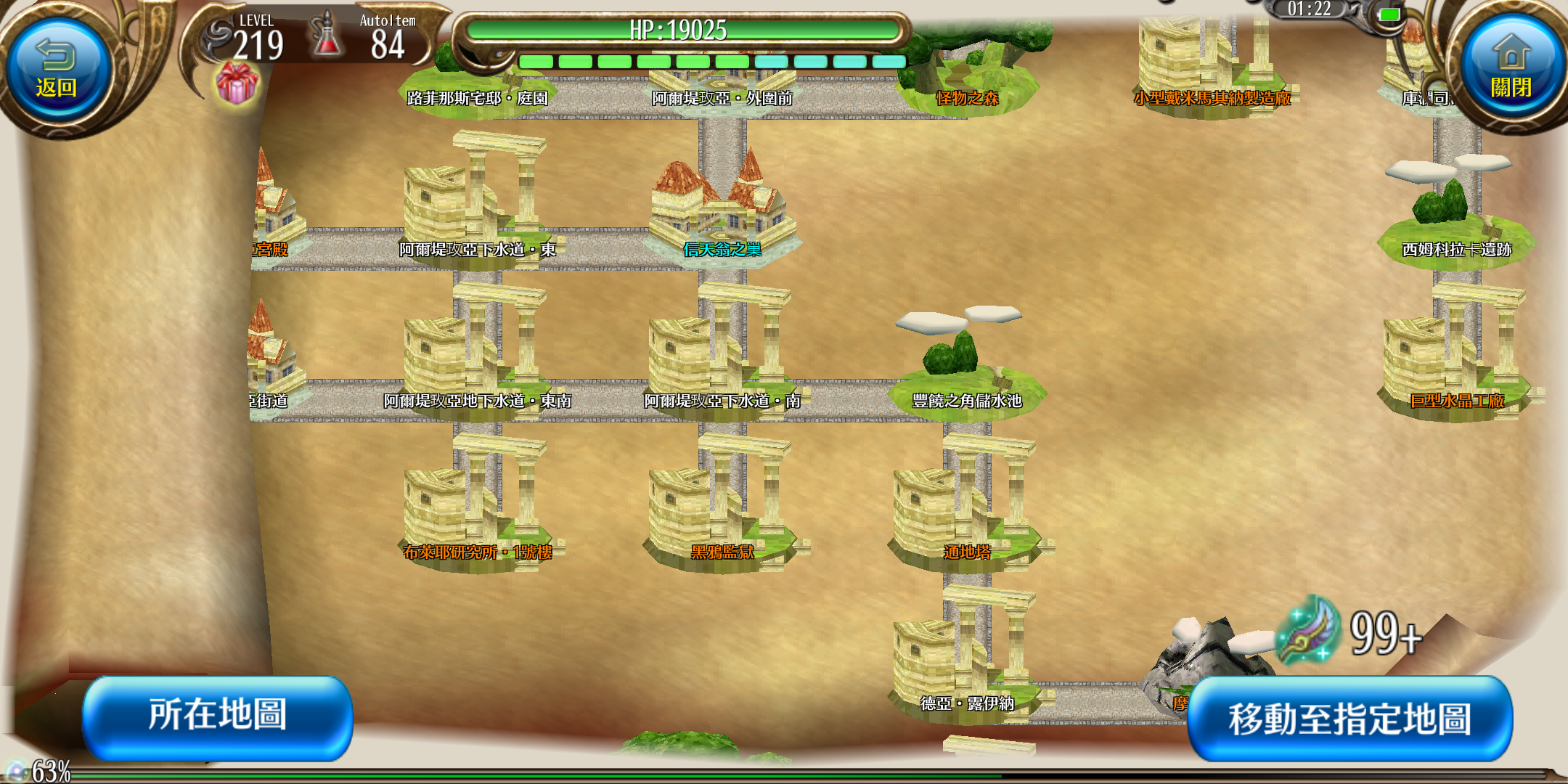1568x784 pixels.
Task: Choose 西姆科拉卡遺跡 map node
Action: 1456,218
